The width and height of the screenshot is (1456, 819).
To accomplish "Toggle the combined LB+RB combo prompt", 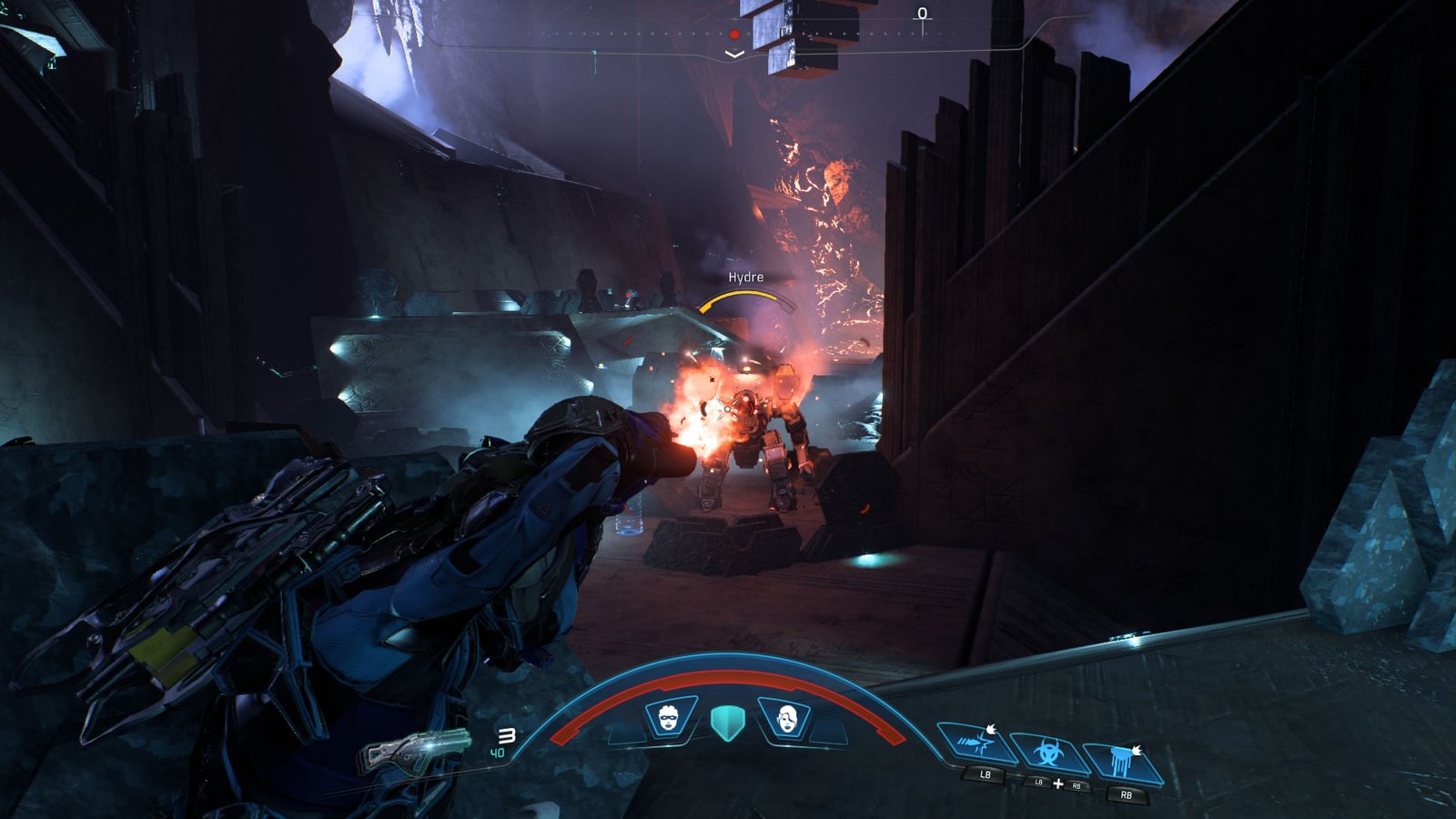I will pos(1057,783).
